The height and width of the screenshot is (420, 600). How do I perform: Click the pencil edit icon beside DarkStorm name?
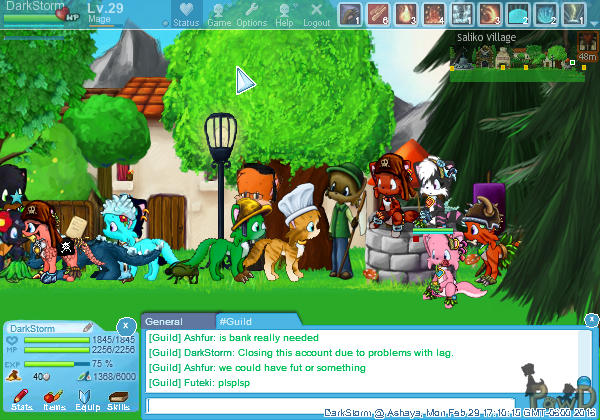(88, 327)
